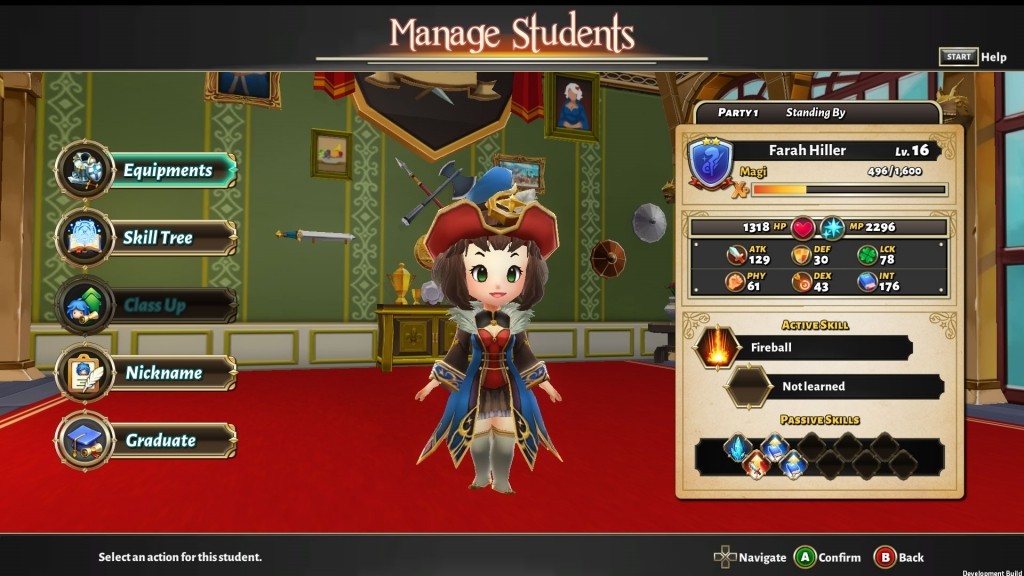Screen dimensions: 1024x576
Task: Open the Party 1 tab
Action: point(738,113)
